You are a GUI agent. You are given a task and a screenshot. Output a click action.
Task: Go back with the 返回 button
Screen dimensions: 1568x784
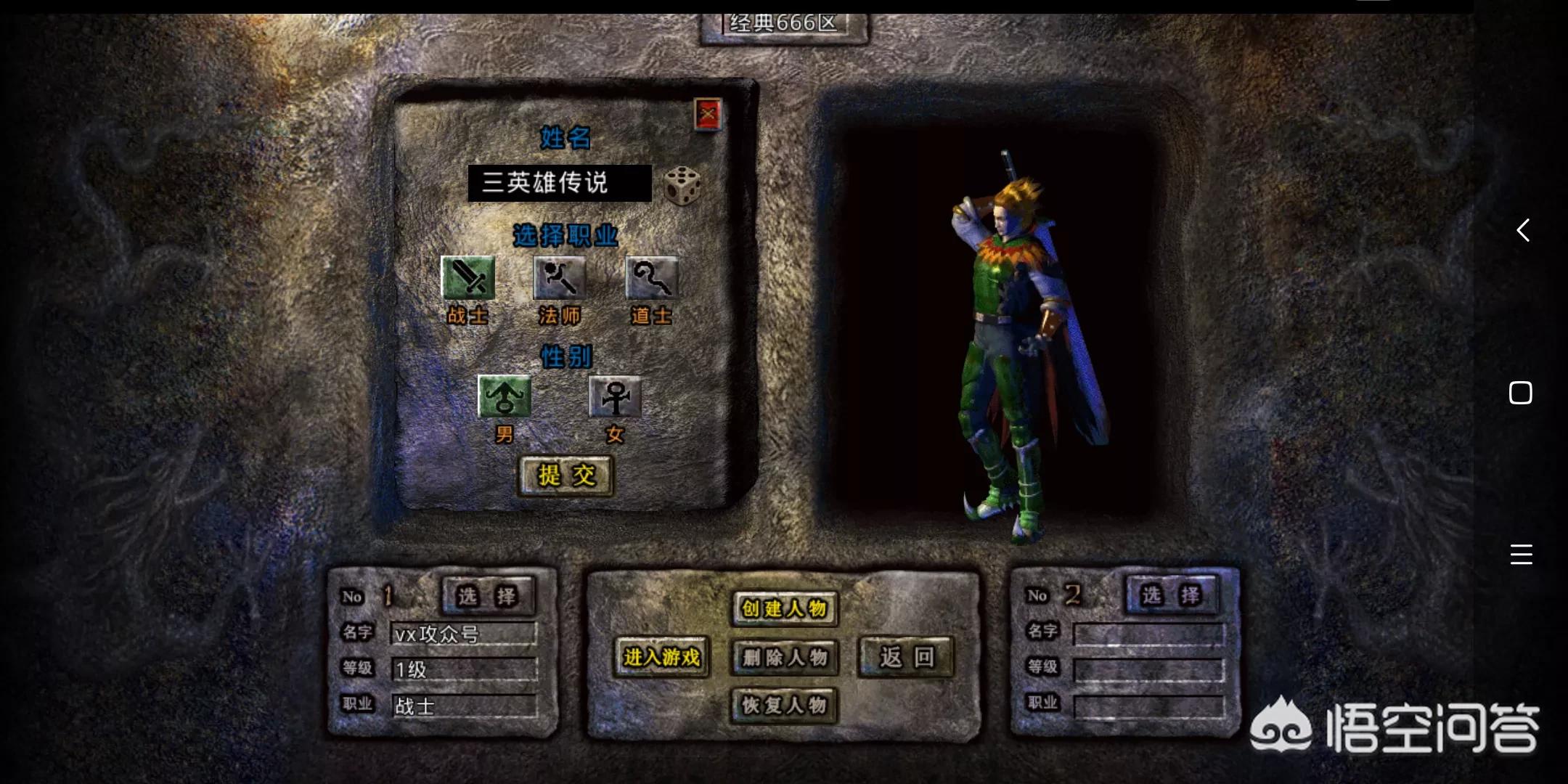point(906,658)
